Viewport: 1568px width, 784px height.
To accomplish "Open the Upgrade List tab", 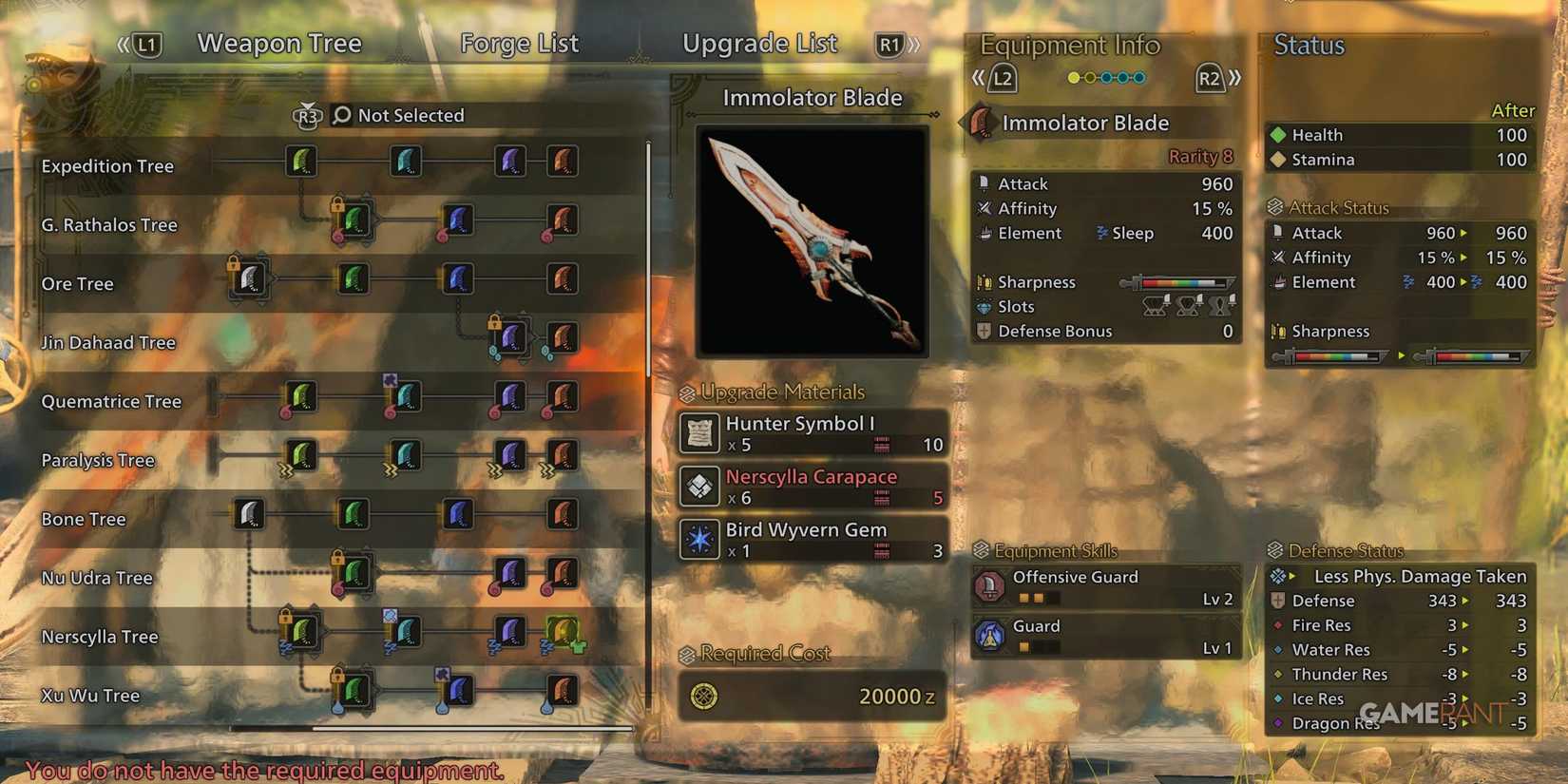I will [x=759, y=43].
